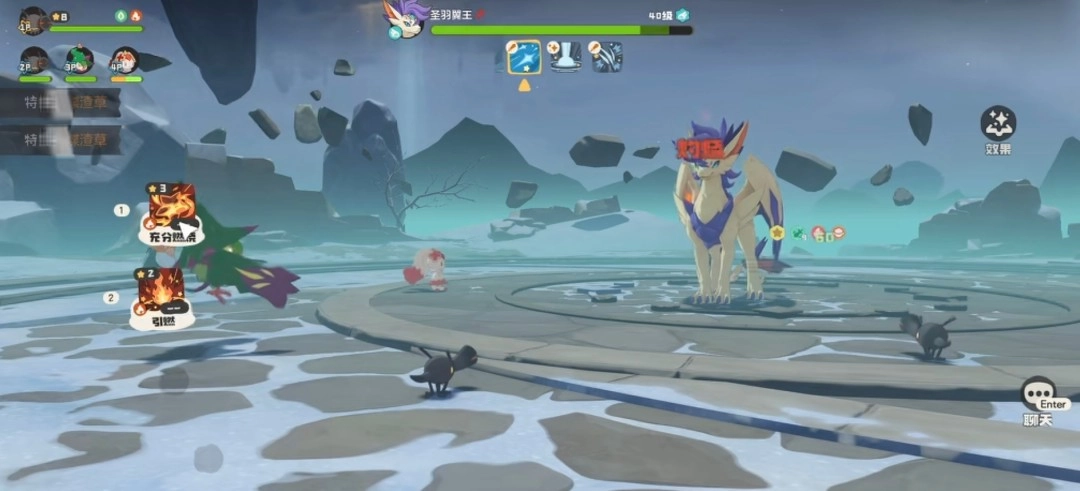Screen dimensions: 1080x491
Task: Select the 4P teammate portrait
Action: tap(124, 60)
